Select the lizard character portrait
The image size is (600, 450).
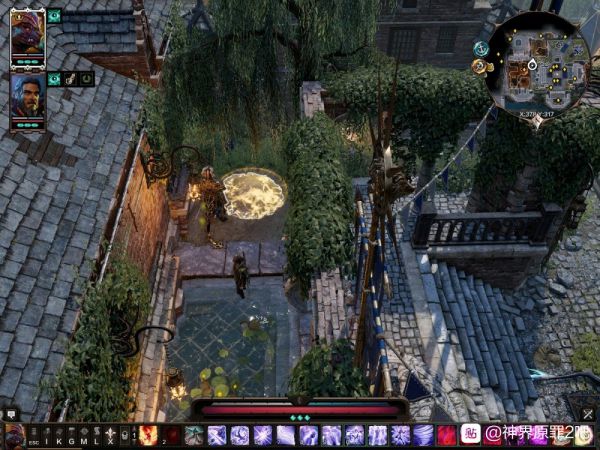tap(27, 33)
